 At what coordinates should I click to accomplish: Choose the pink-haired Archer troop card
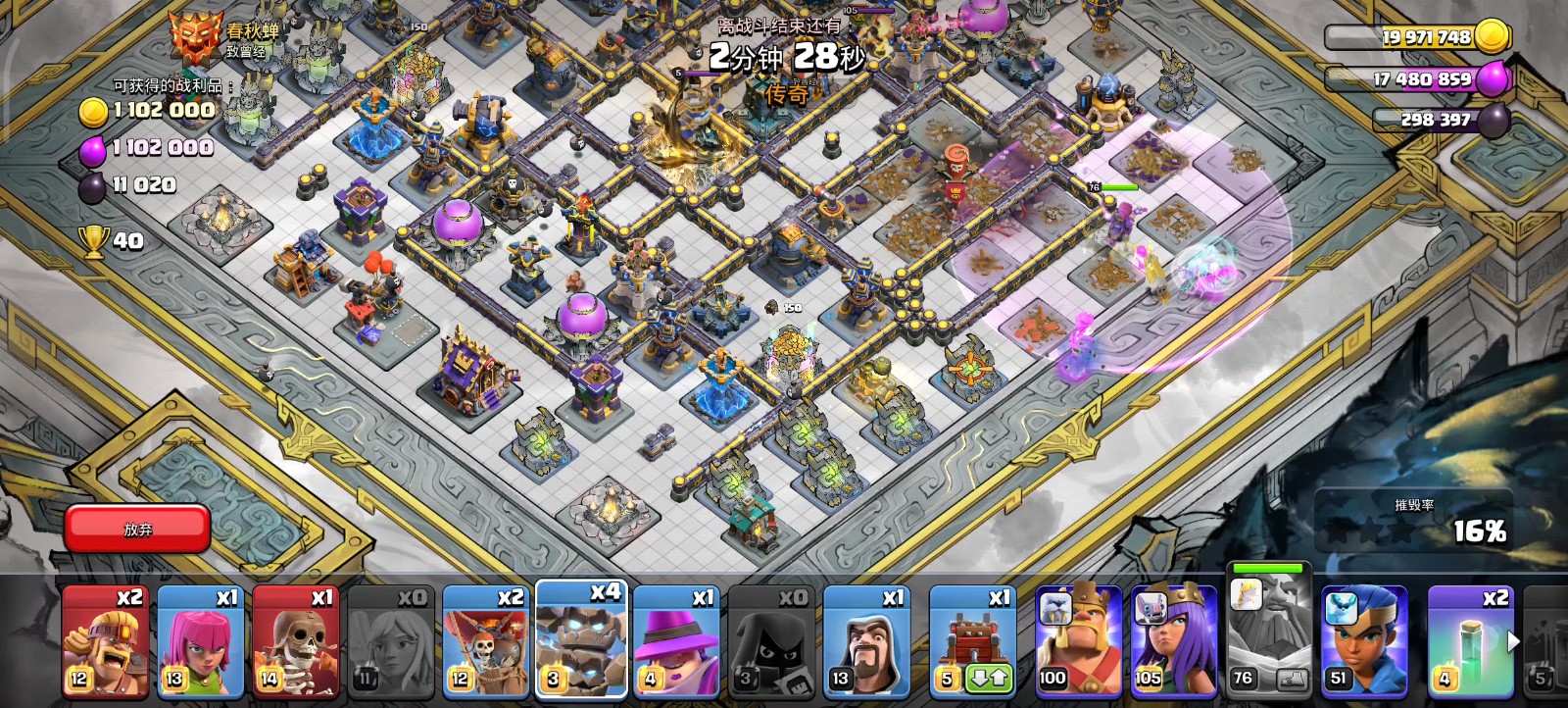click(200, 642)
